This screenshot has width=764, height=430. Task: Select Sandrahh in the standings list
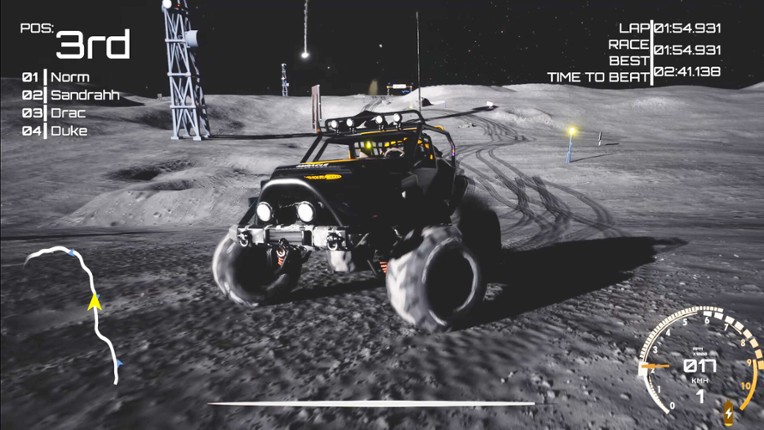tap(84, 95)
